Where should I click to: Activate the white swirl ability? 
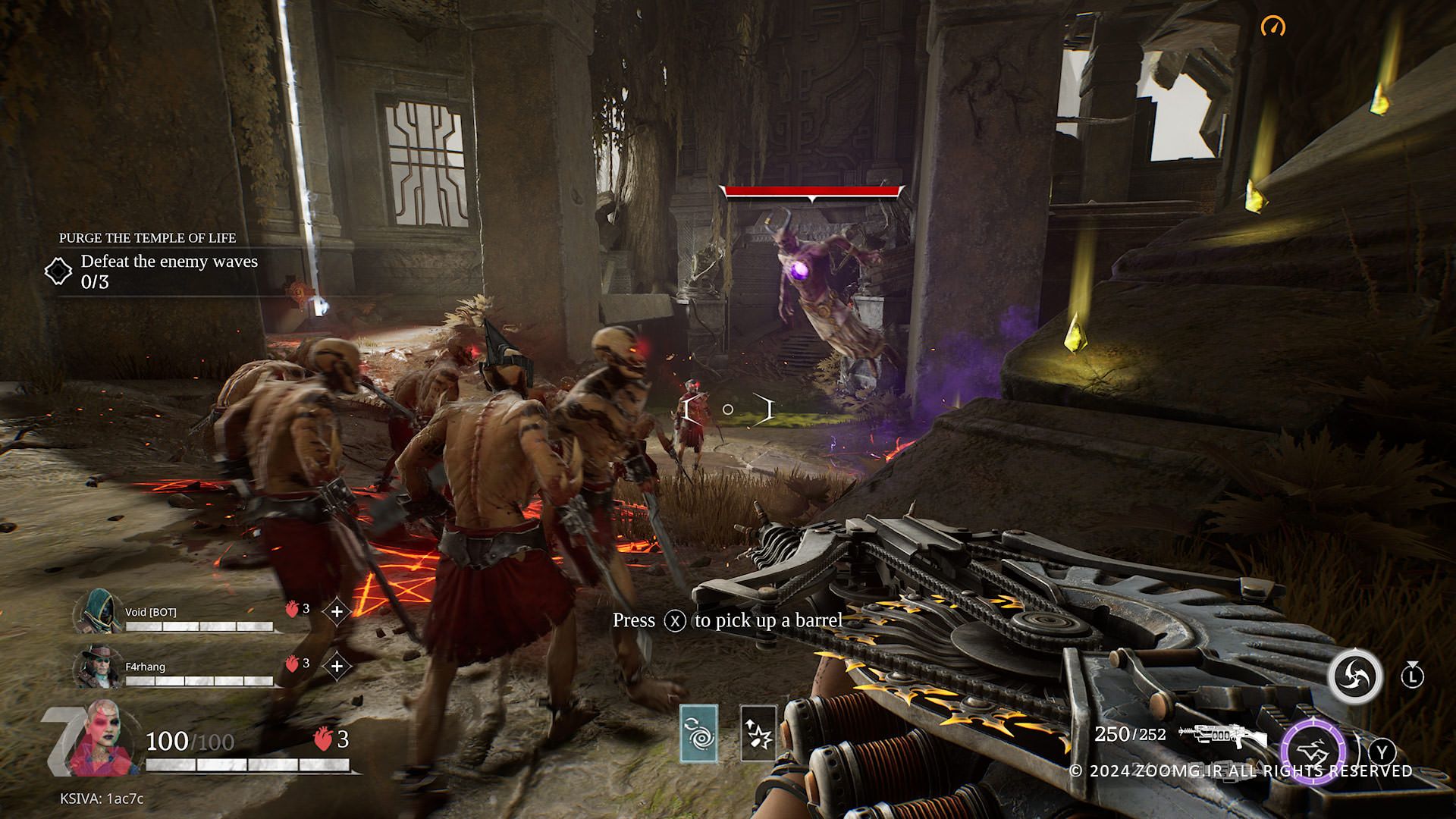click(x=1354, y=676)
